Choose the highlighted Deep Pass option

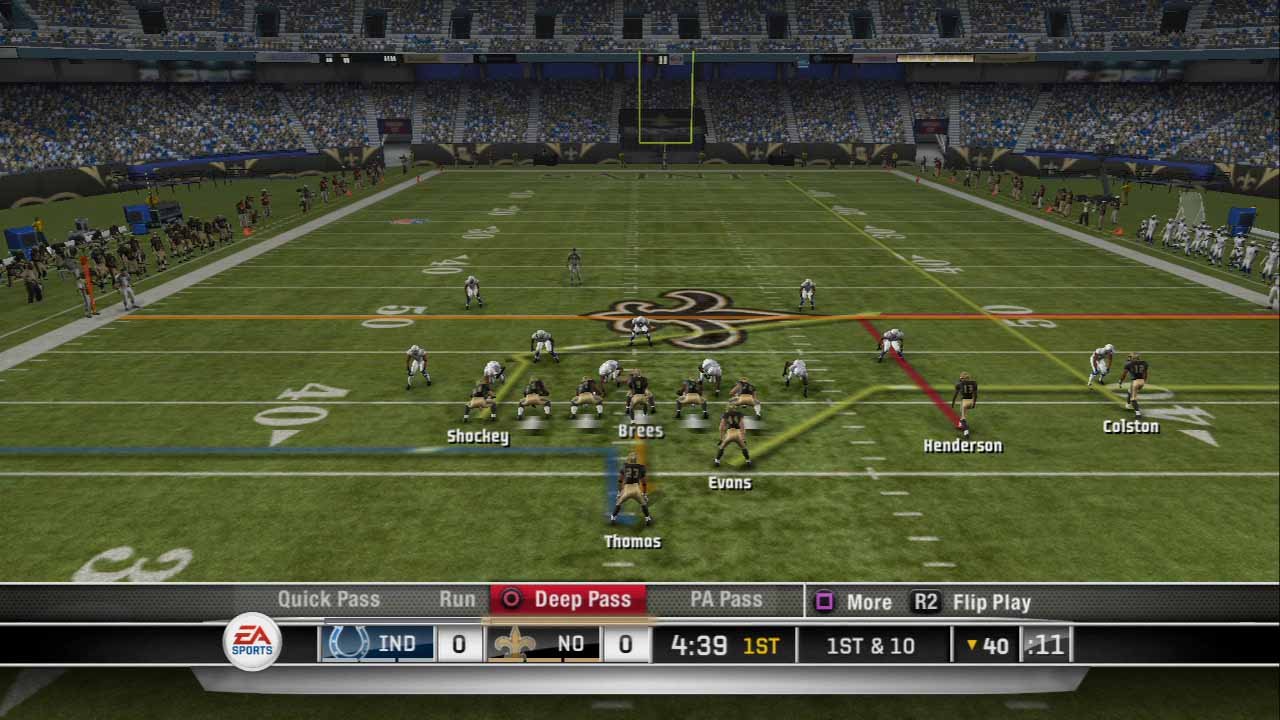pyautogui.click(x=569, y=600)
